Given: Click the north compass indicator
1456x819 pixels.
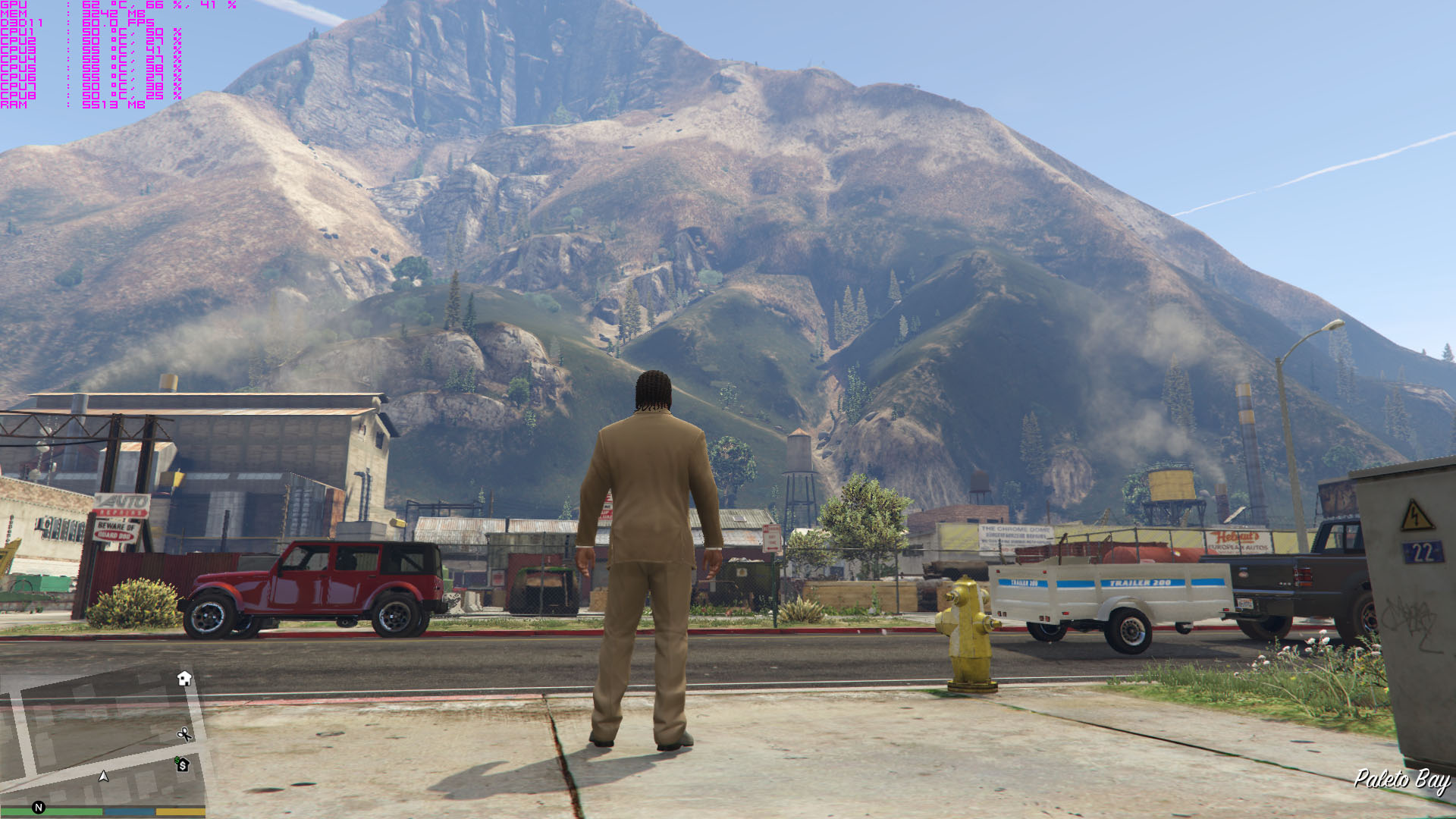Looking at the screenshot, I should coord(39,808).
